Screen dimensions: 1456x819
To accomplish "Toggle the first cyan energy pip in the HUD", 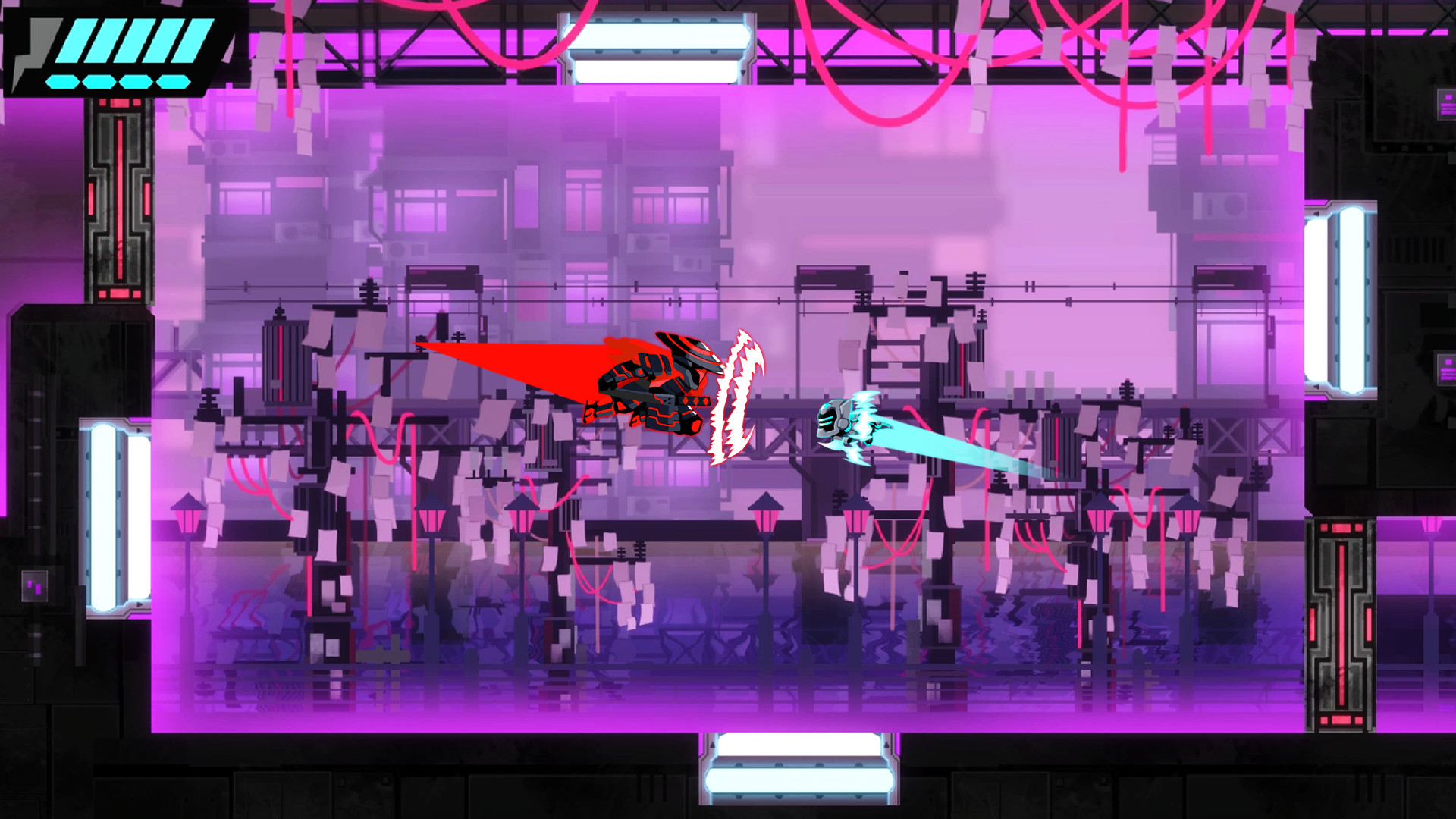I will coord(61,80).
